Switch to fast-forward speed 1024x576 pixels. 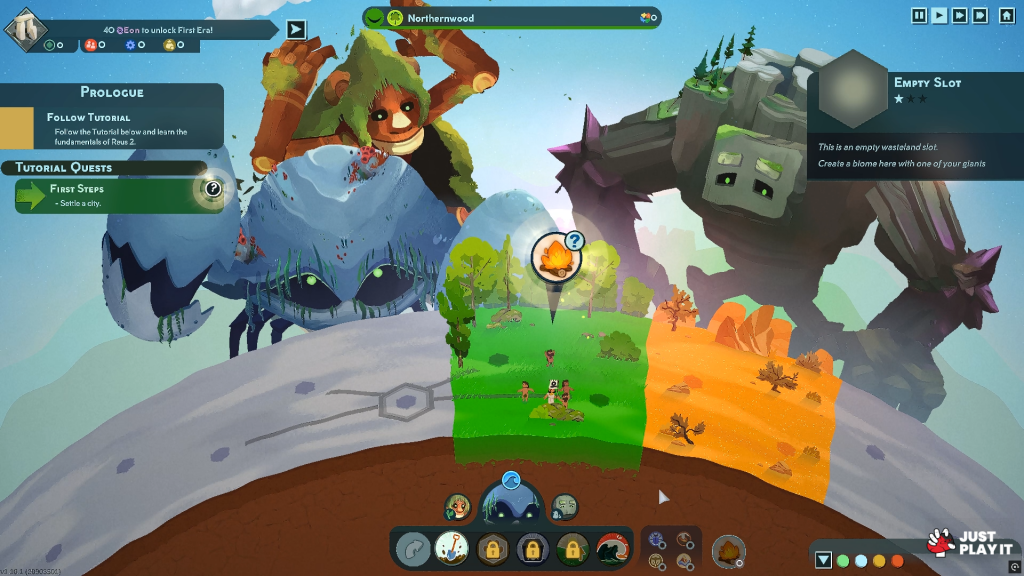[960, 15]
